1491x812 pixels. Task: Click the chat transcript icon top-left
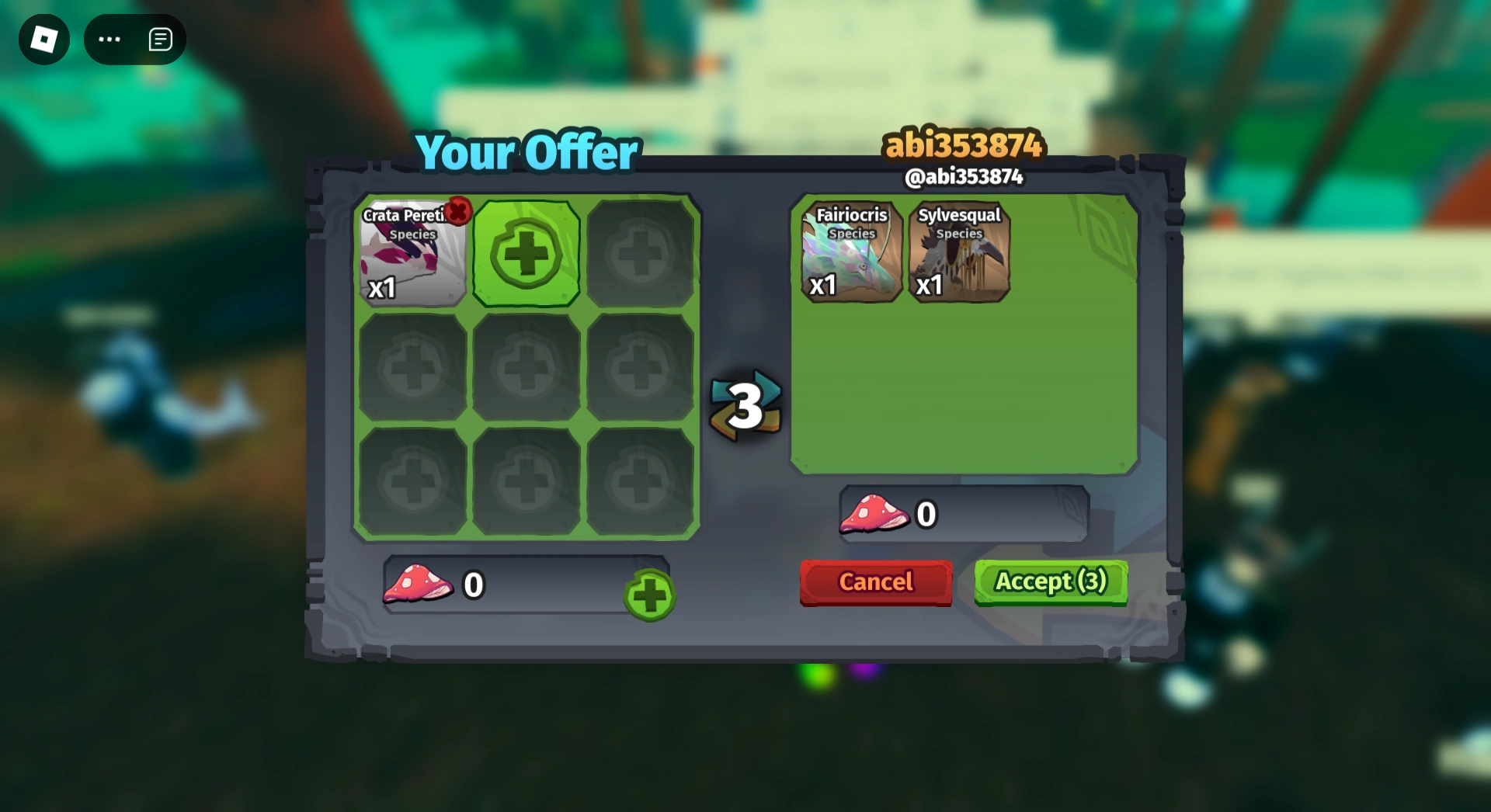[x=160, y=39]
